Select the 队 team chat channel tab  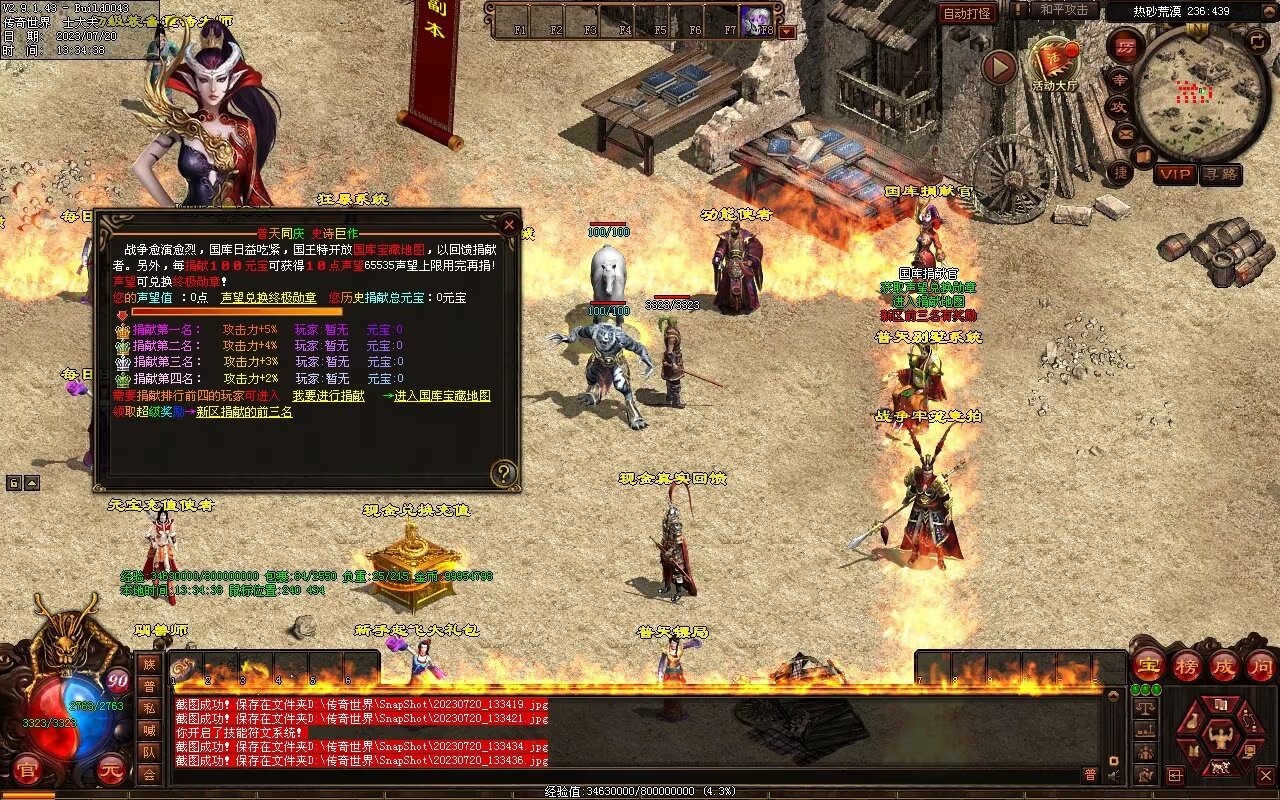pyautogui.click(x=149, y=752)
